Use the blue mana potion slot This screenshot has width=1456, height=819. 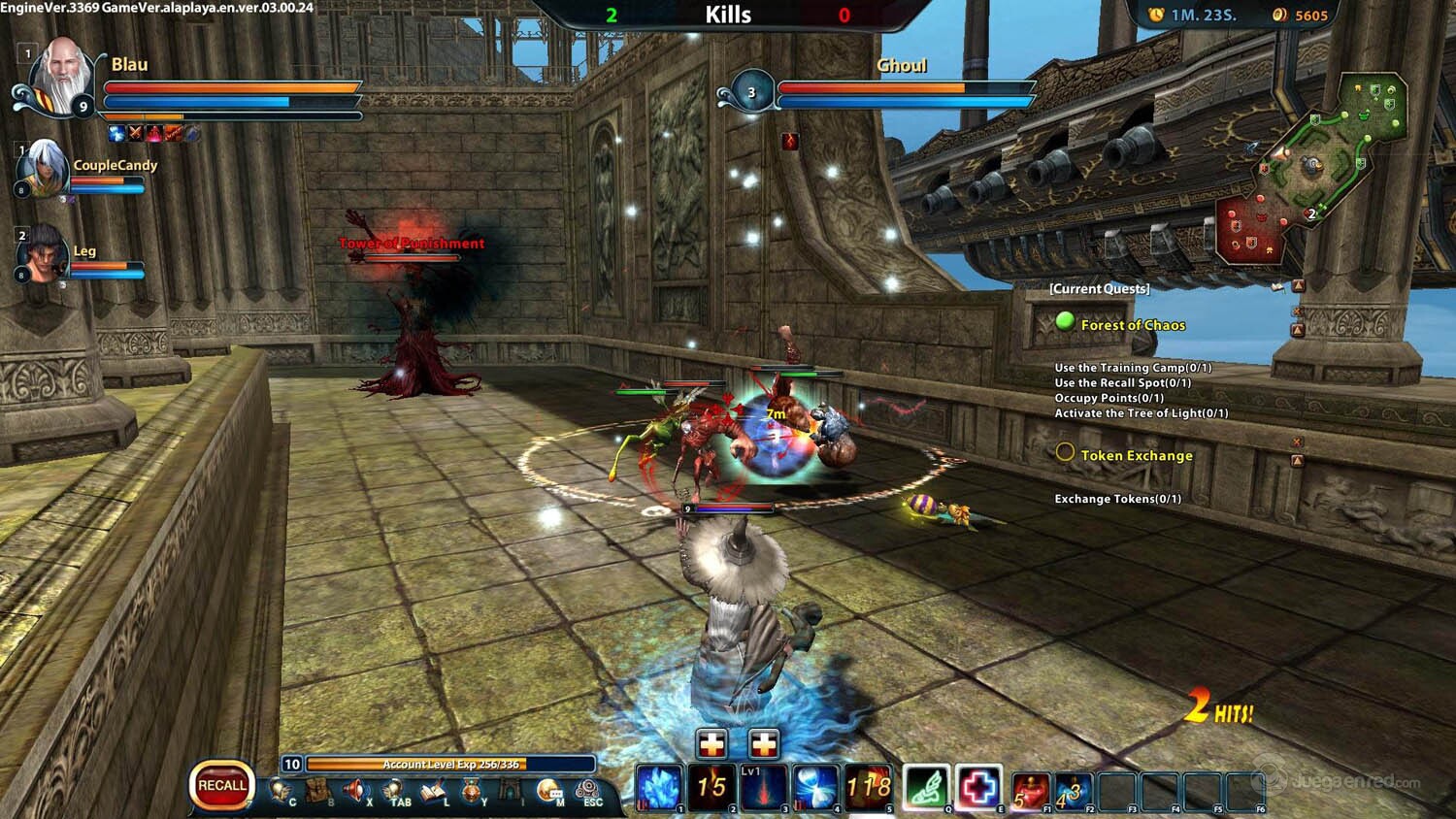[1073, 790]
